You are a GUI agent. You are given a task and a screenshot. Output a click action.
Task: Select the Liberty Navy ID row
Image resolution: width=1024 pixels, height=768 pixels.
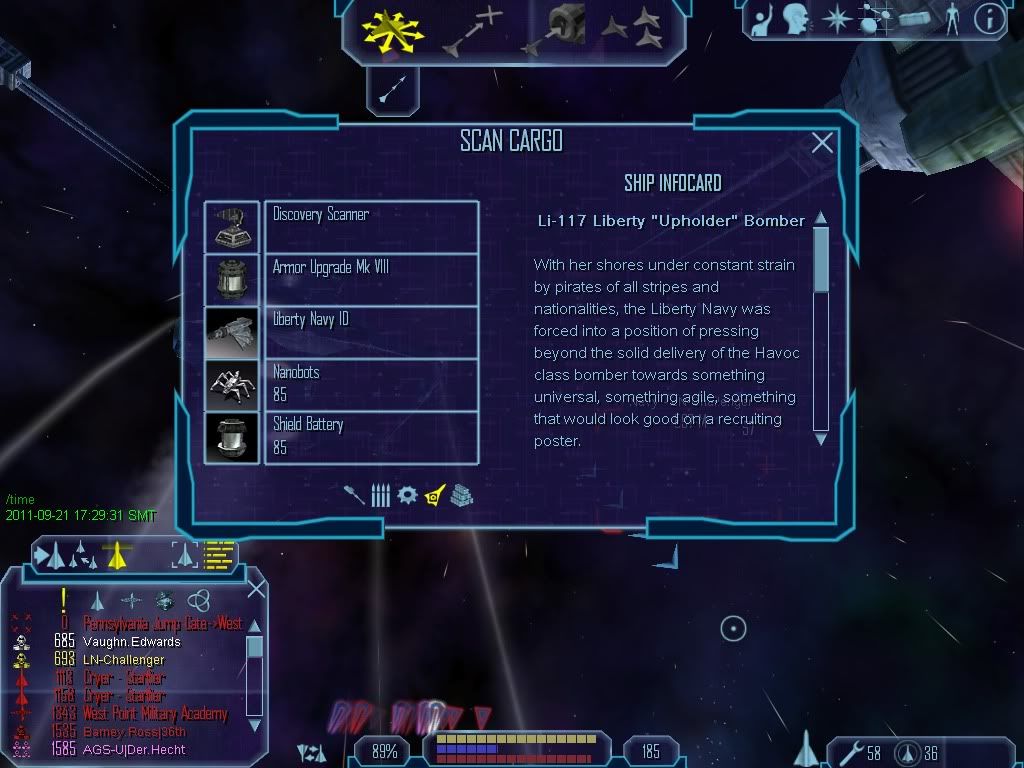pyautogui.click(x=370, y=331)
